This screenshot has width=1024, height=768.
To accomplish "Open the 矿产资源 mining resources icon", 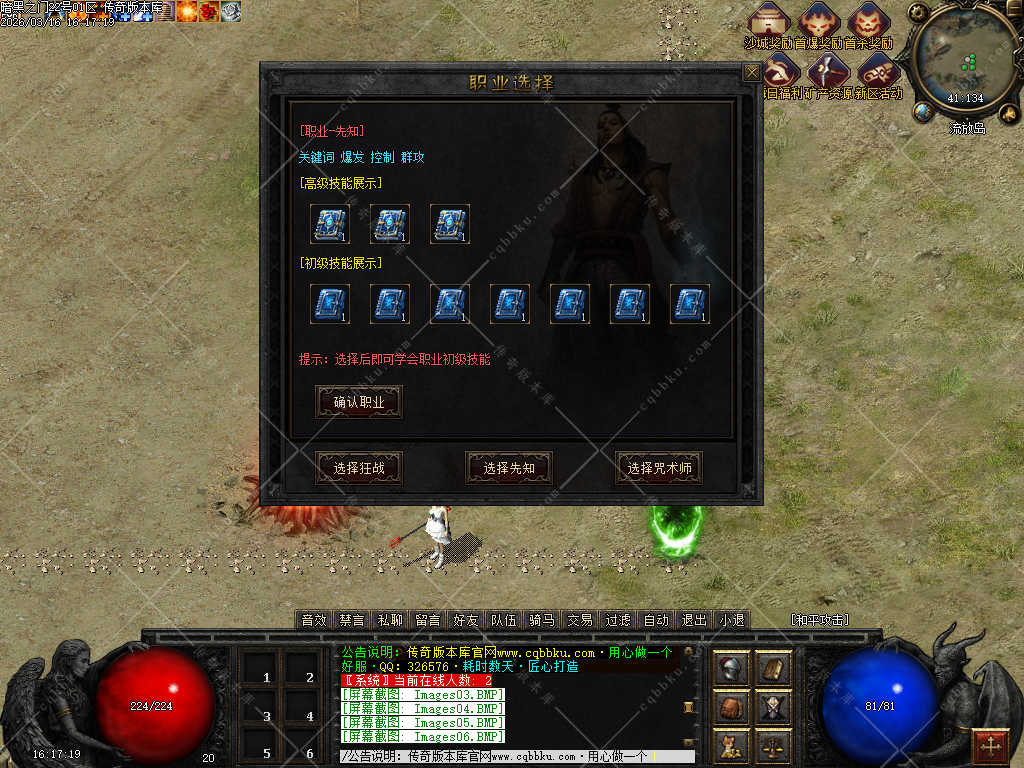I will [x=829, y=72].
